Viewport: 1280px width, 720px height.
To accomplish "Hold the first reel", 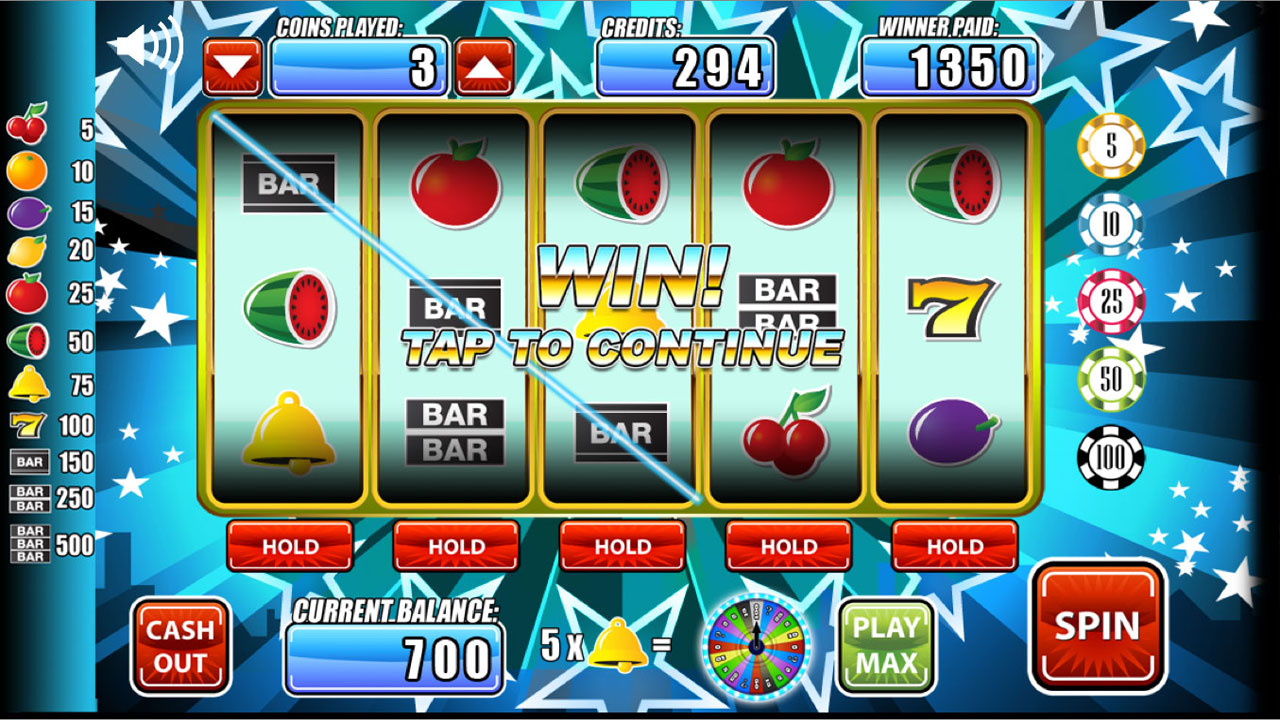I will pyautogui.click(x=291, y=547).
